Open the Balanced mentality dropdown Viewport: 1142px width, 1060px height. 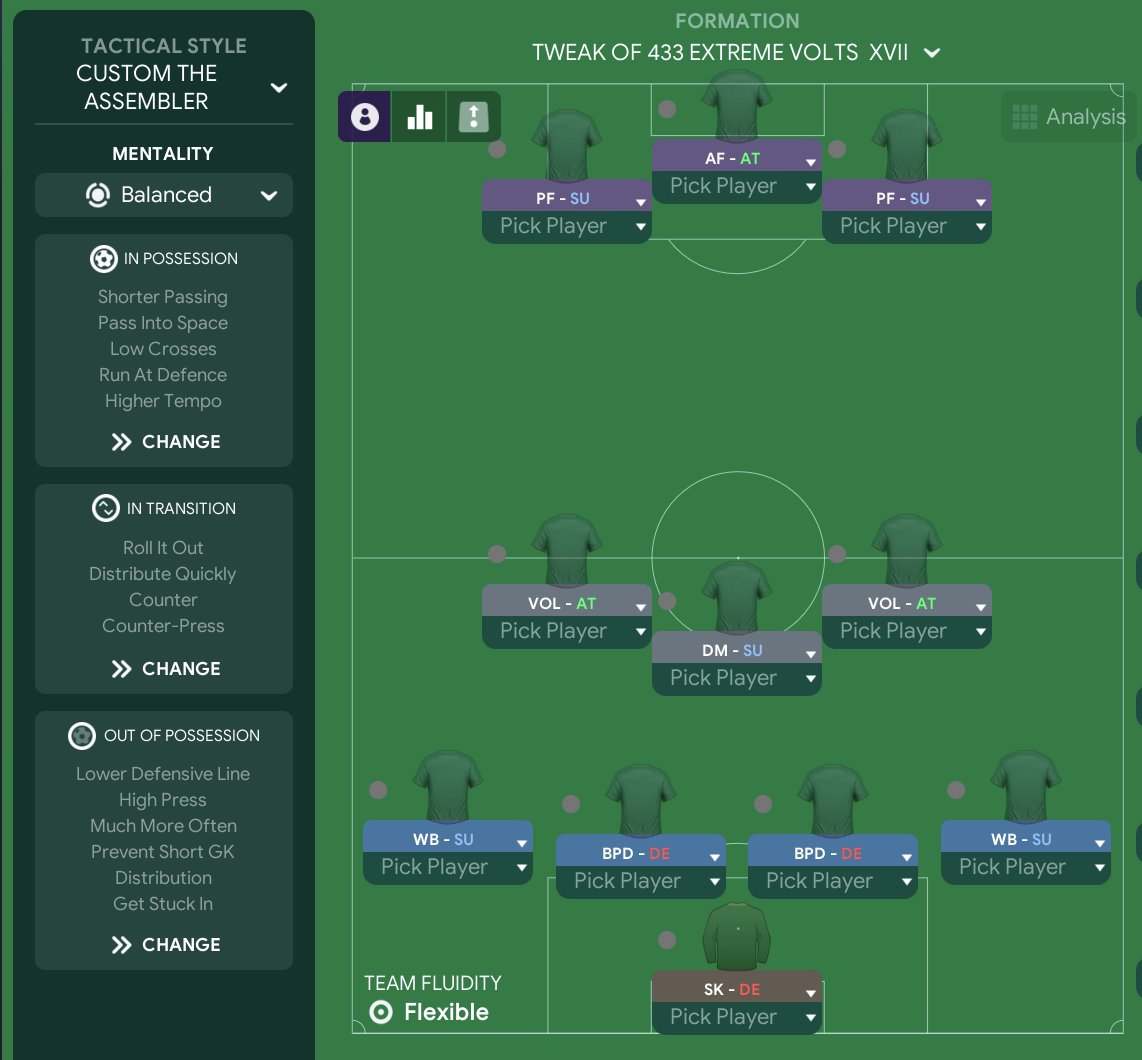164,195
